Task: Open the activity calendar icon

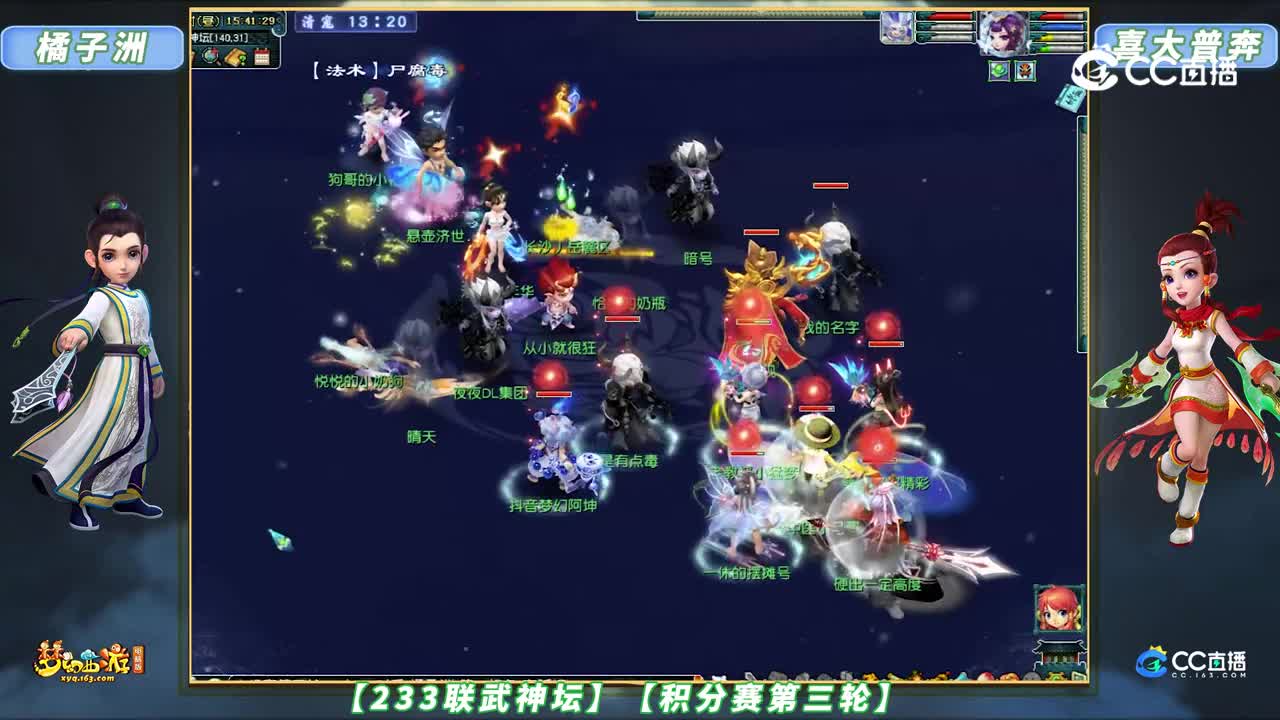Action: [262, 57]
